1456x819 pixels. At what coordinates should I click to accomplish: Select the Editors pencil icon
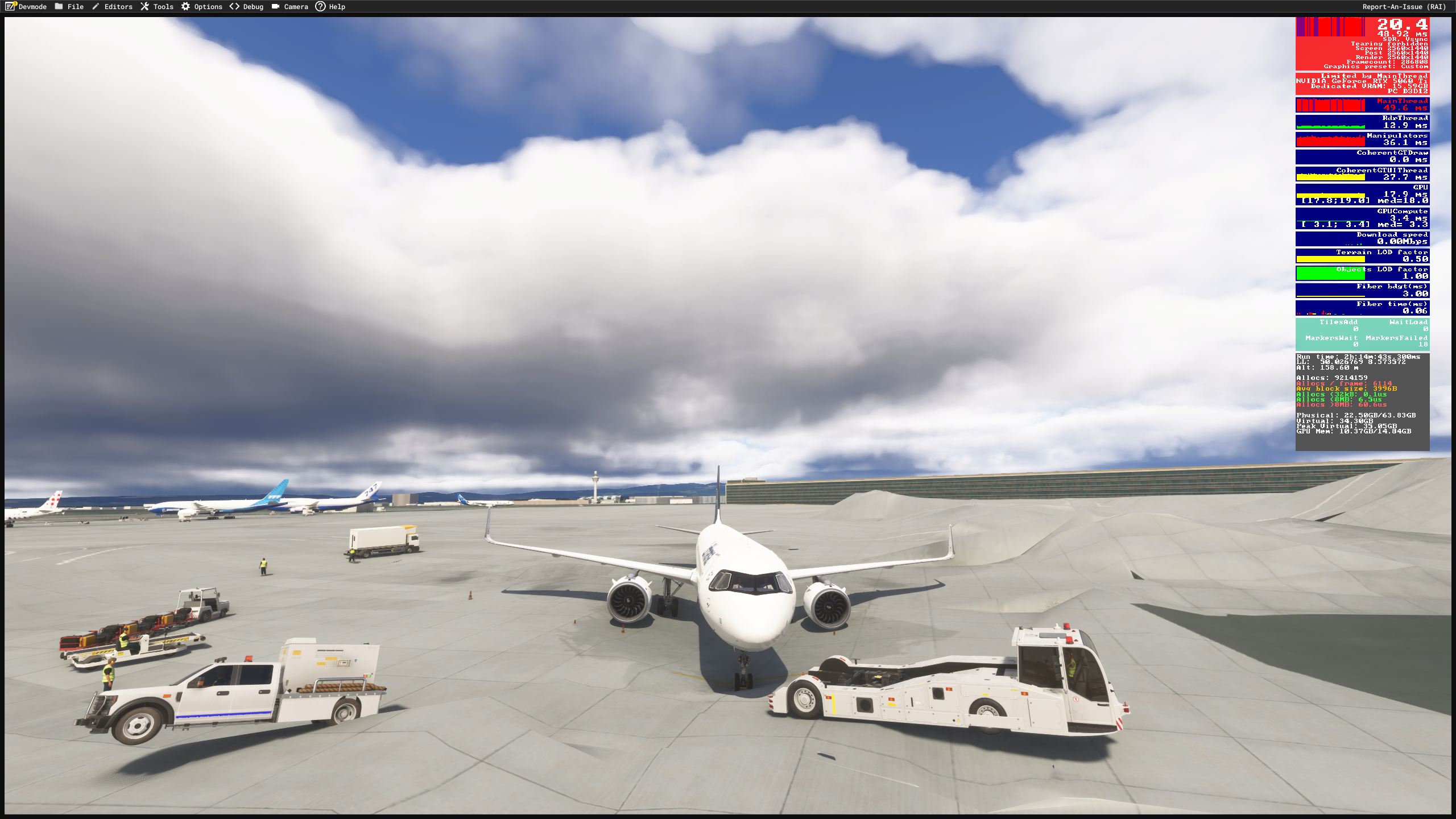point(96,6)
